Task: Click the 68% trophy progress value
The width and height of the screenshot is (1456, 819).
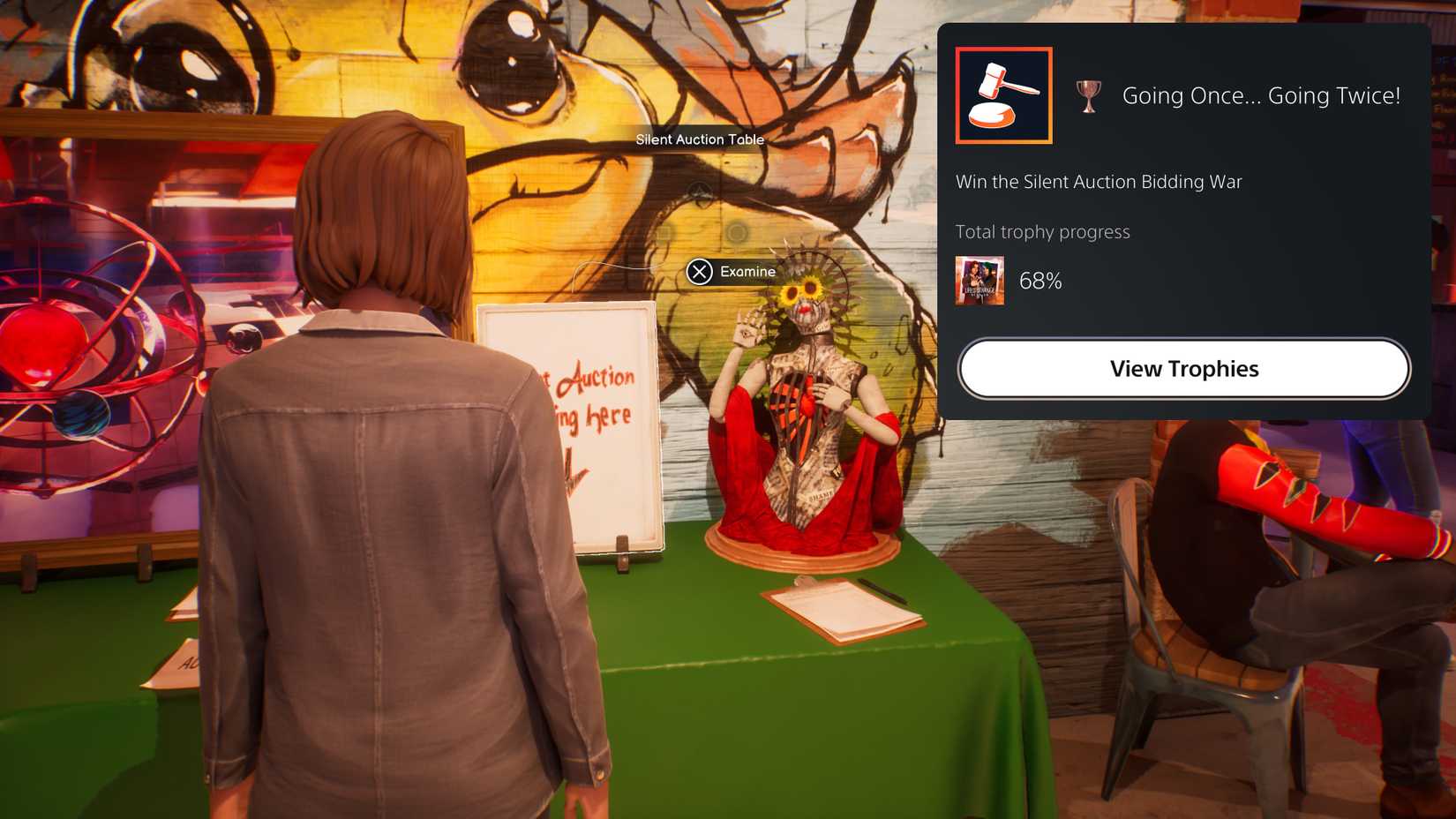Action: point(1042,281)
